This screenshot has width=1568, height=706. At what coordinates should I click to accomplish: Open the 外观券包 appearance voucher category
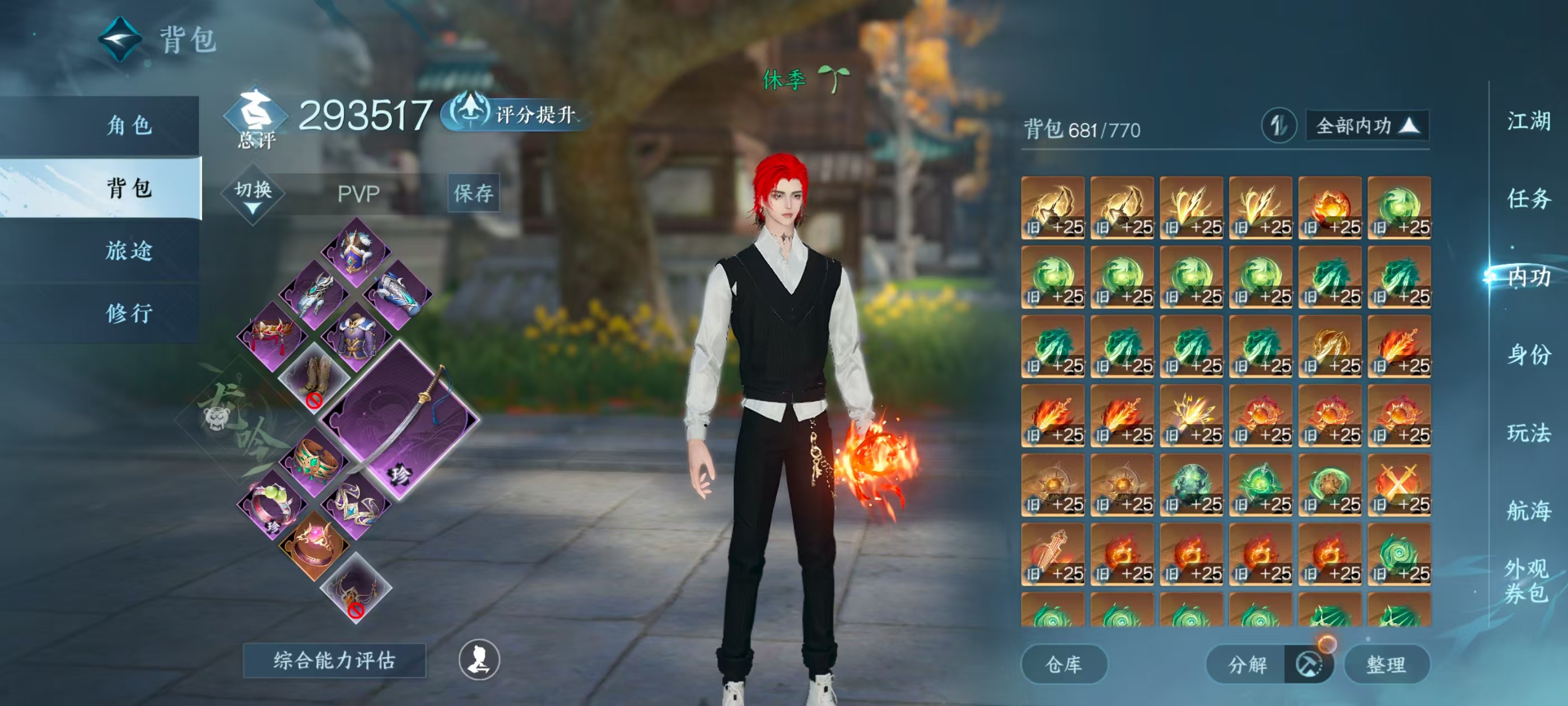1526,580
